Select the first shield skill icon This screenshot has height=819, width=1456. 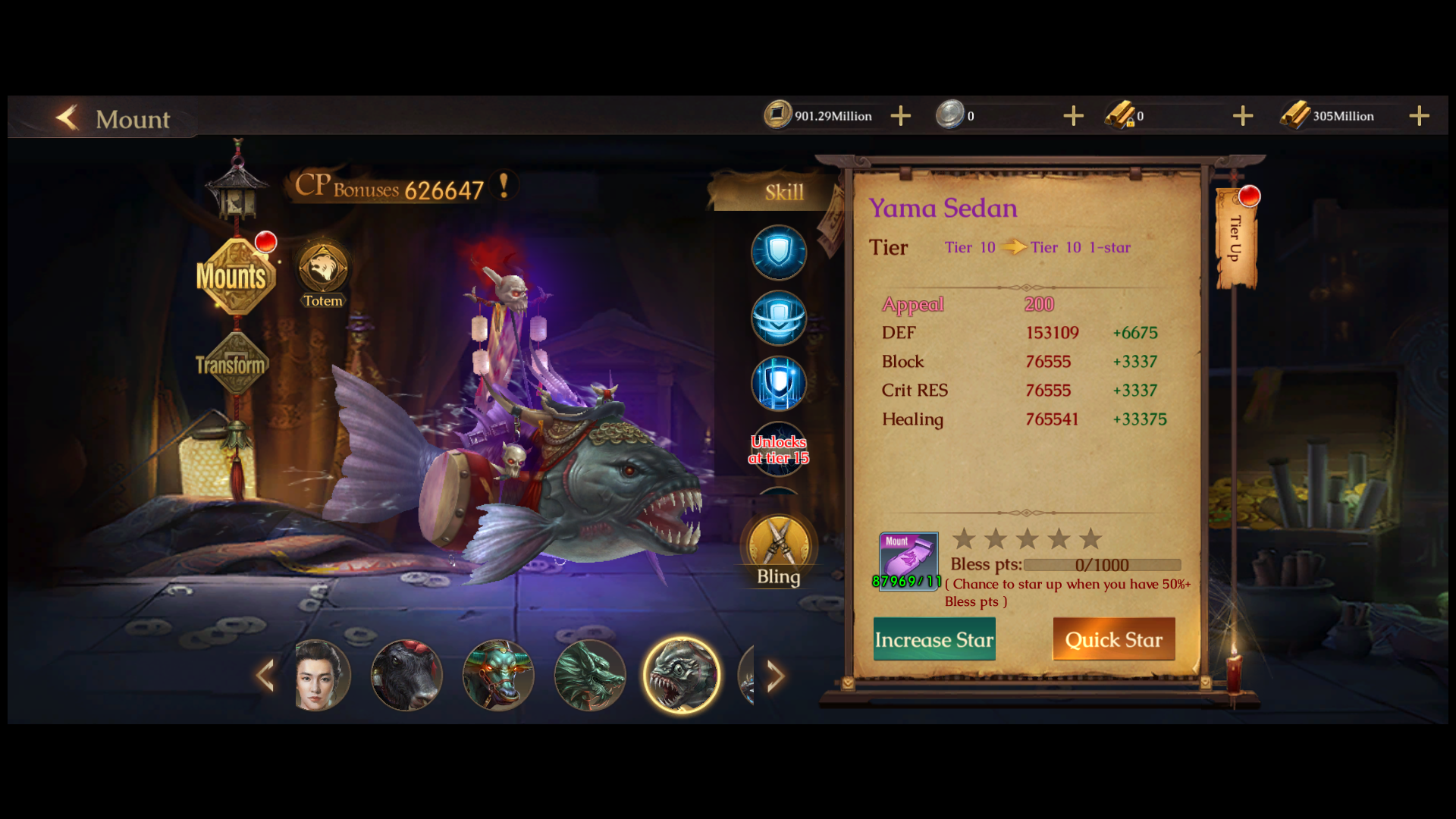click(779, 253)
